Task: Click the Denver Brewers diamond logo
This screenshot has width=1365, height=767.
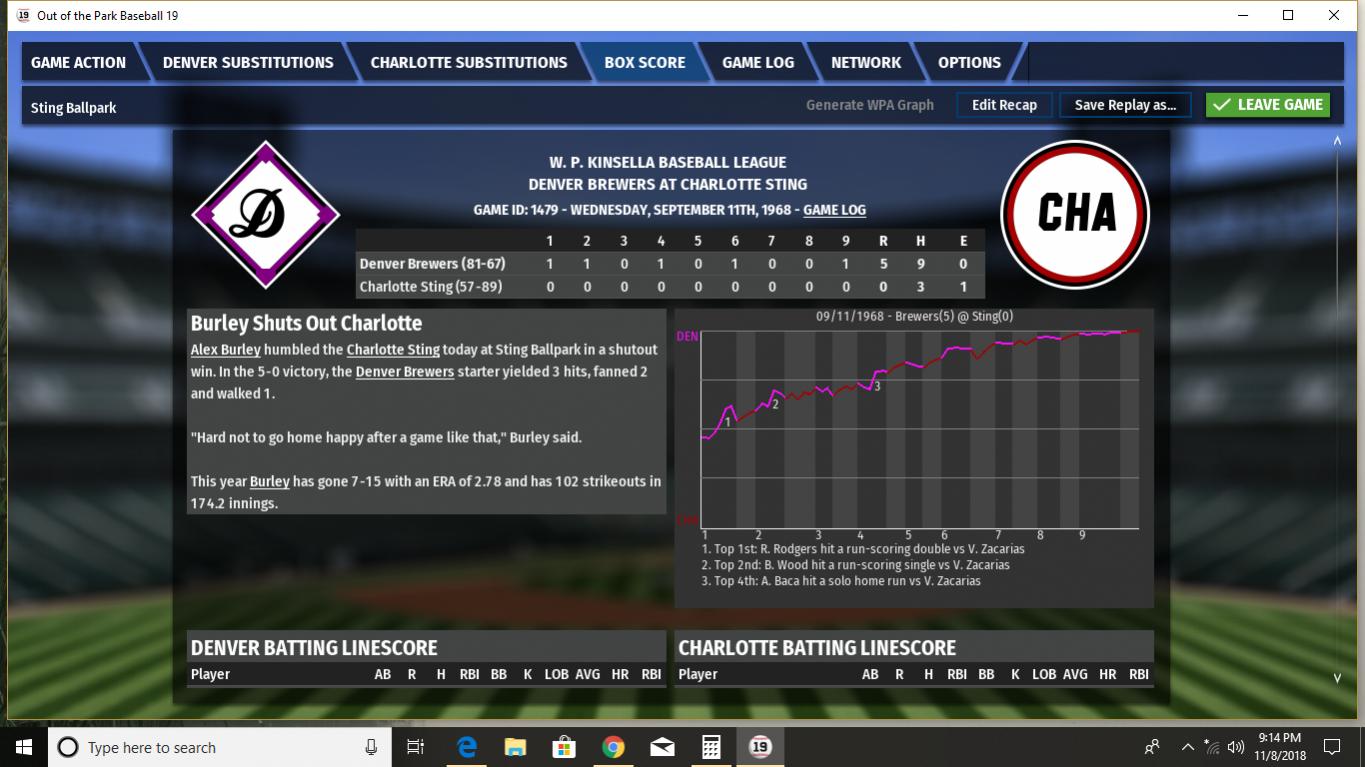Action: (x=266, y=215)
